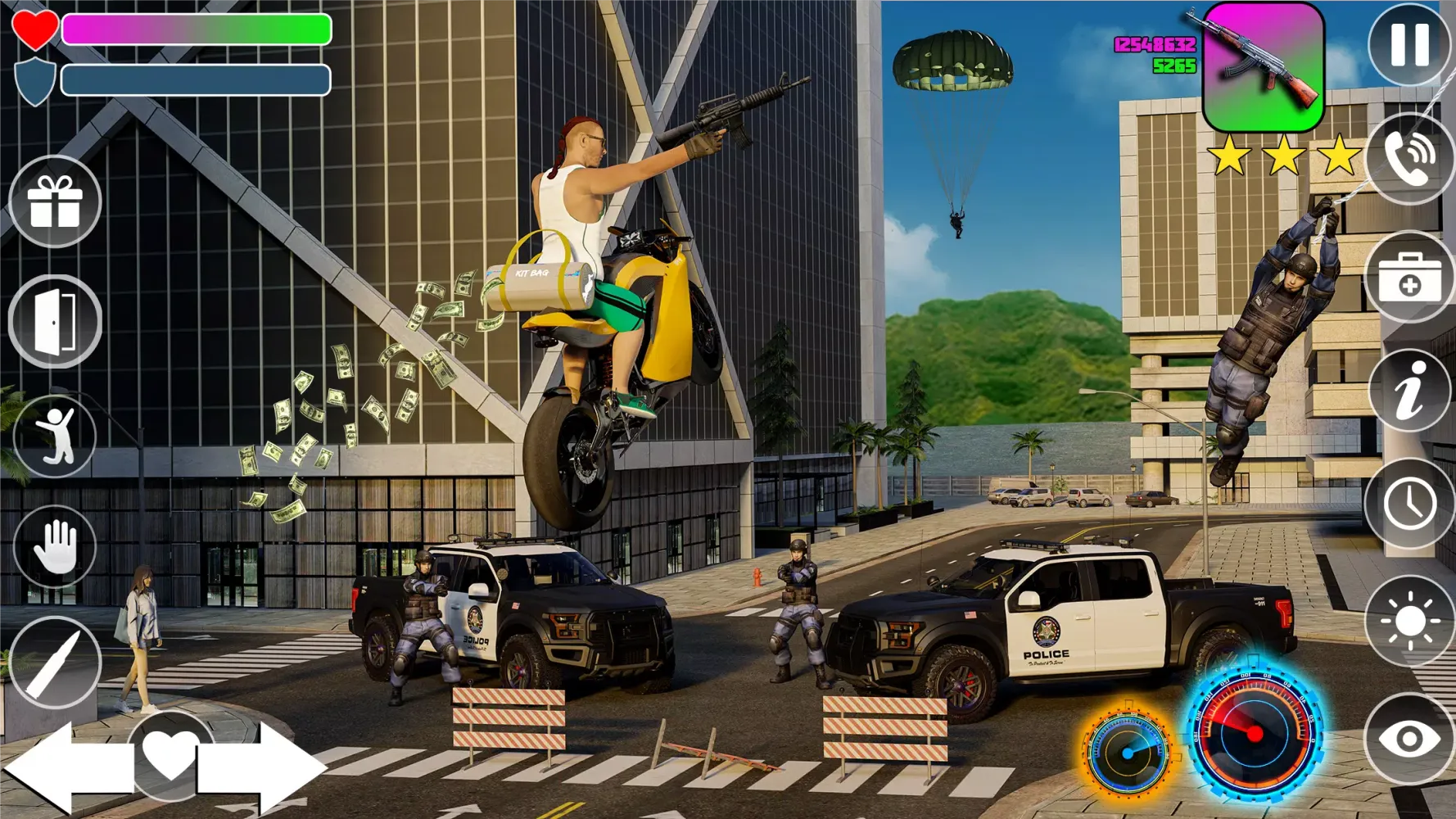The image size is (1456, 819).
Task: Select the door exit icon
Action: point(55,318)
